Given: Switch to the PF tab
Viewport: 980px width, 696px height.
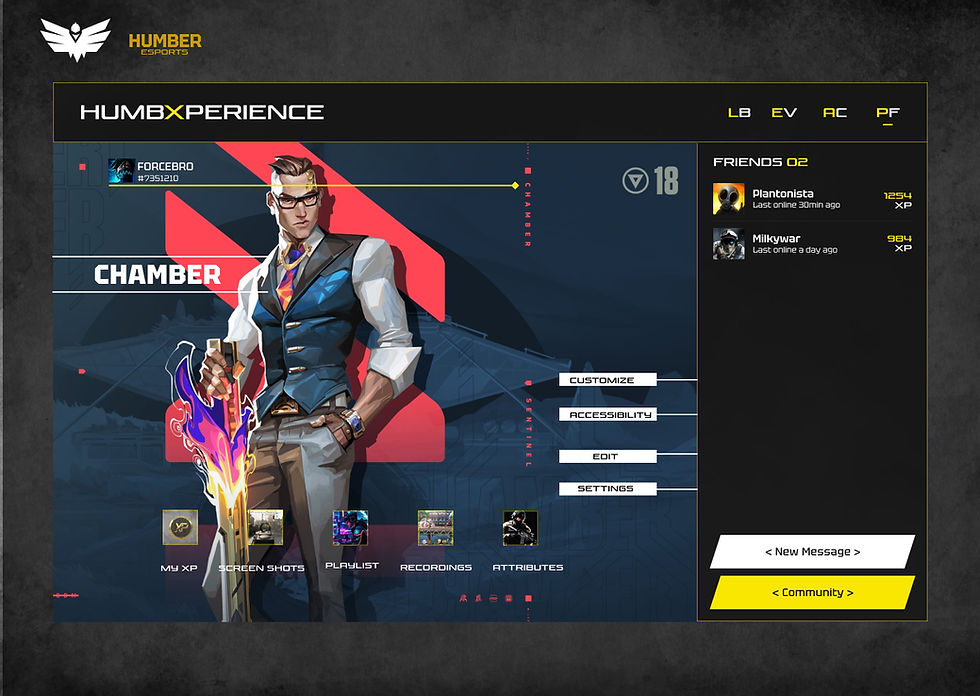Looking at the screenshot, I should click(x=887, y=113).
